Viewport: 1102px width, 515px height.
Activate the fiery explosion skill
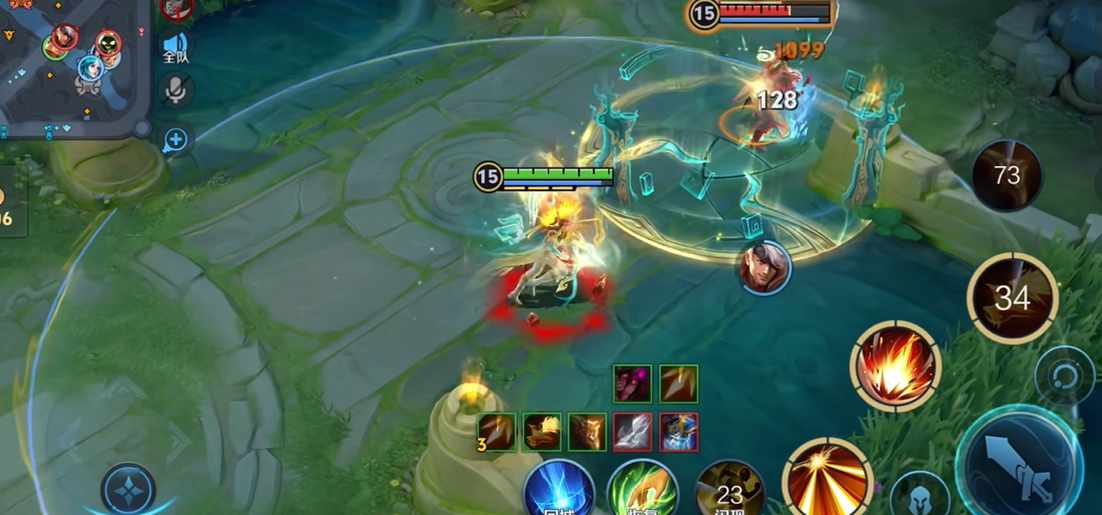[x=895, y=365]
